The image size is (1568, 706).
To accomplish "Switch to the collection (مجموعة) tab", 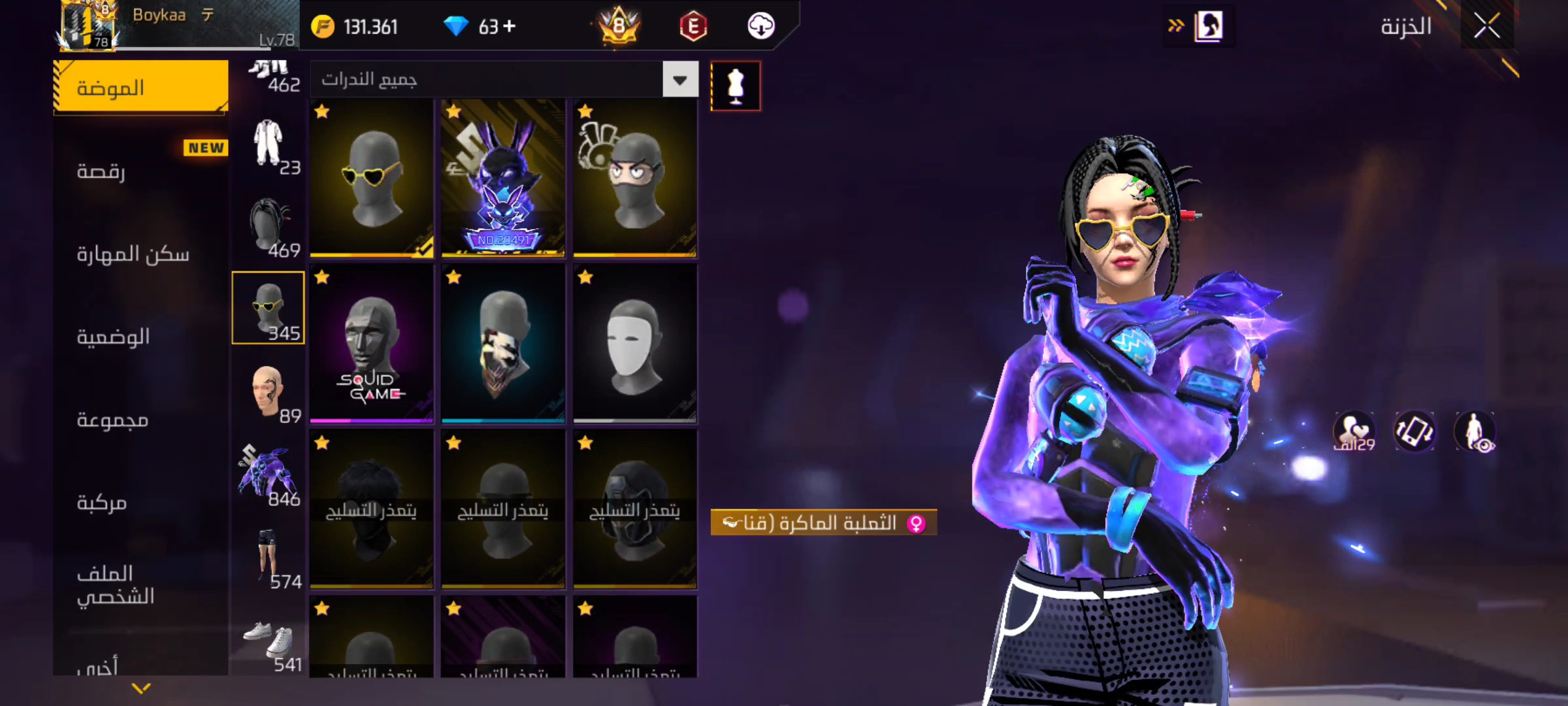I will 112,420.
